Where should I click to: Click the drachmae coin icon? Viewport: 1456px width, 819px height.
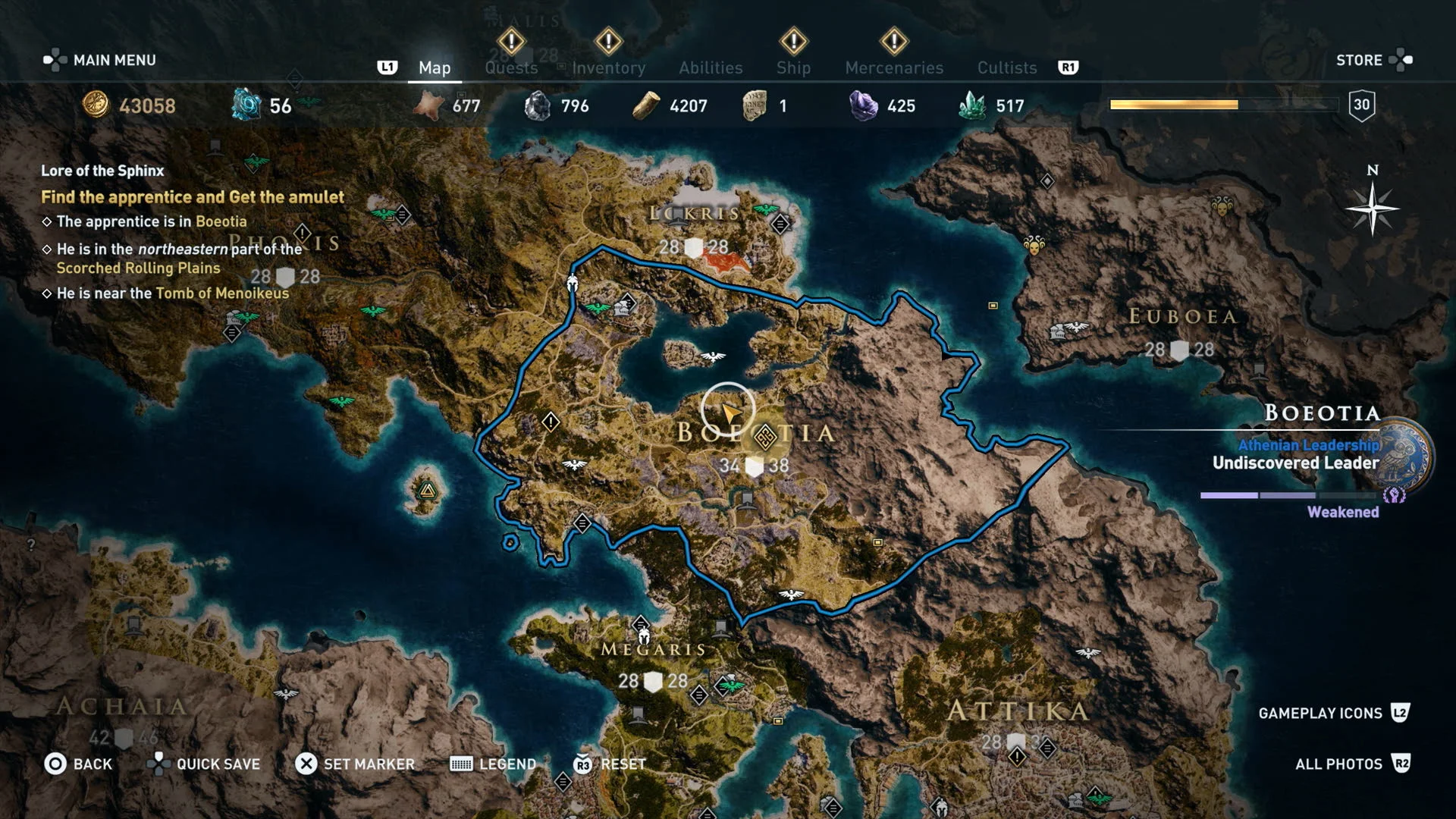click(x=95, y=106)
